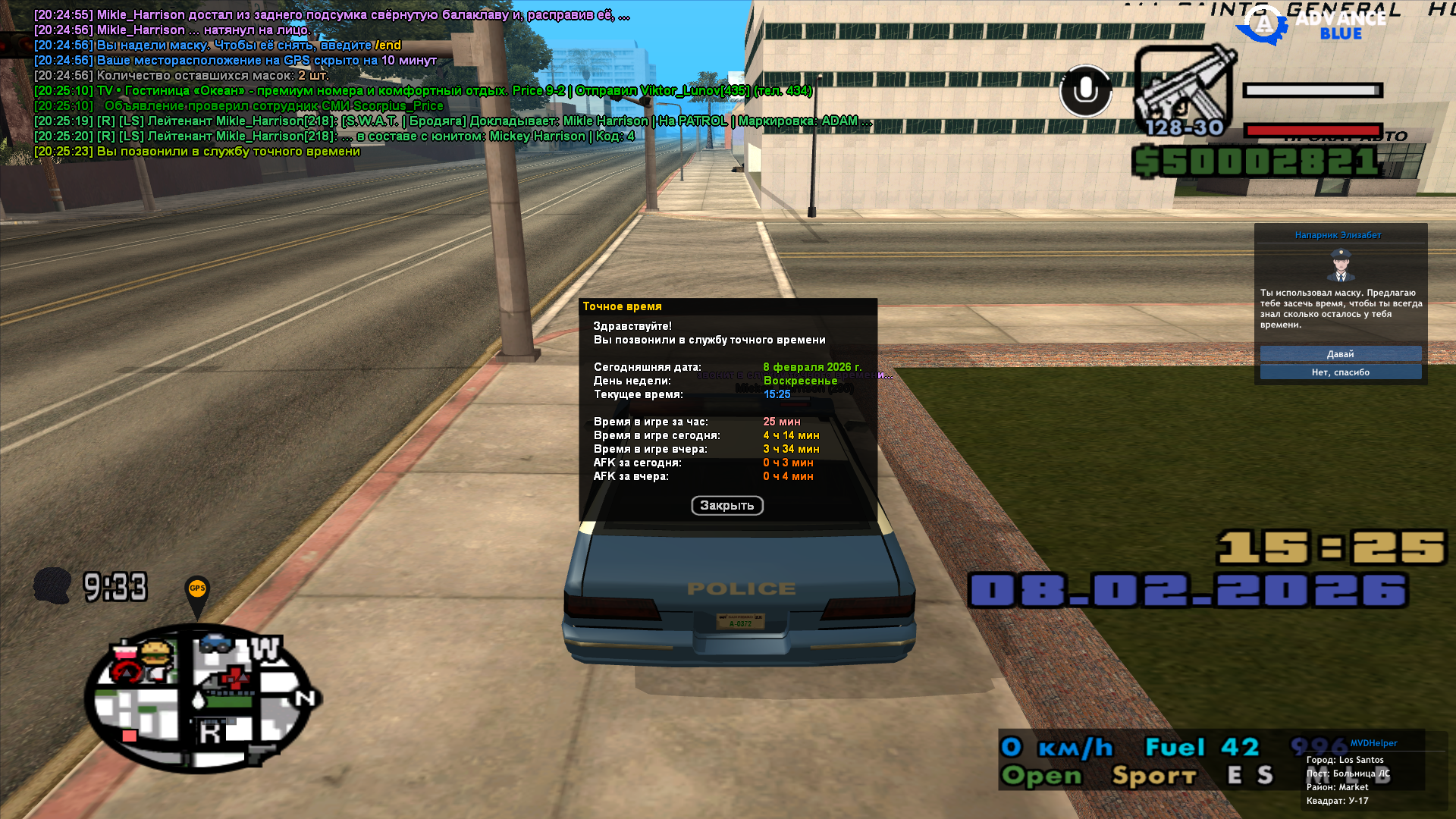Toggle the Sport driving mode label
The height and width of the screenshot is (819, 1456).
coord(1153,776)
